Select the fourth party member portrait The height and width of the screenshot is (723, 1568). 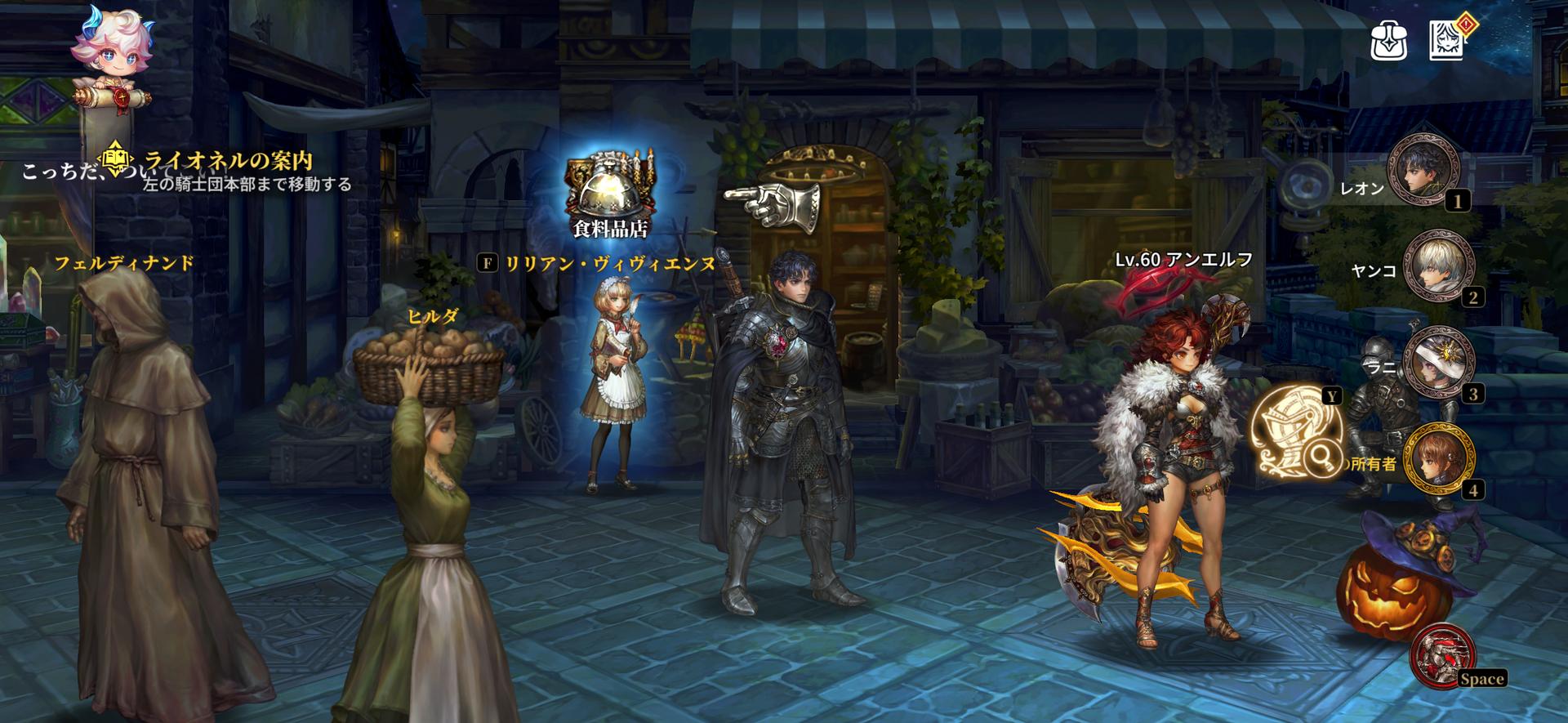[1437, 458]
